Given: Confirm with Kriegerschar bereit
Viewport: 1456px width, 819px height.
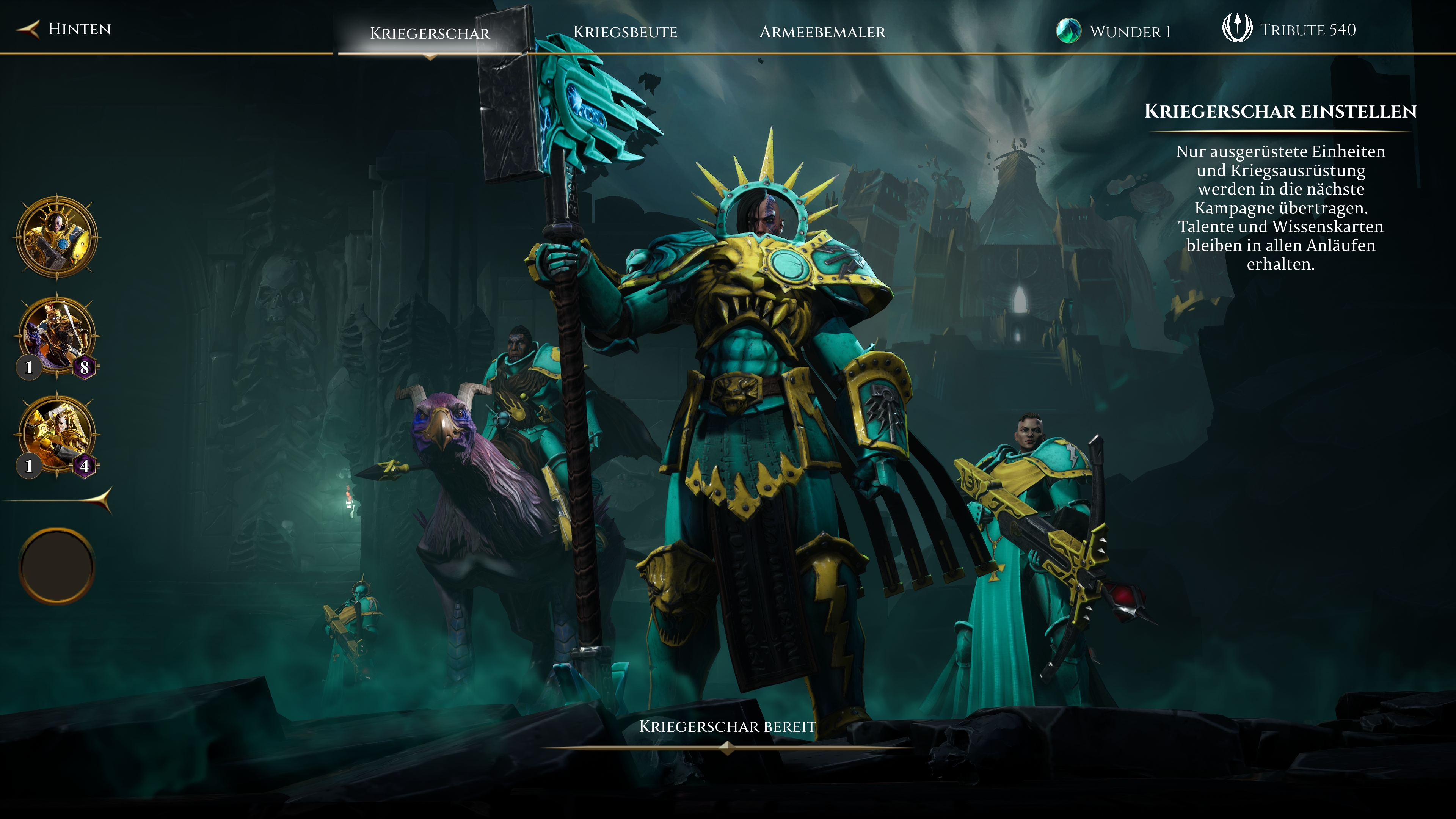Looking at the screenshot, I should point(728,727).
